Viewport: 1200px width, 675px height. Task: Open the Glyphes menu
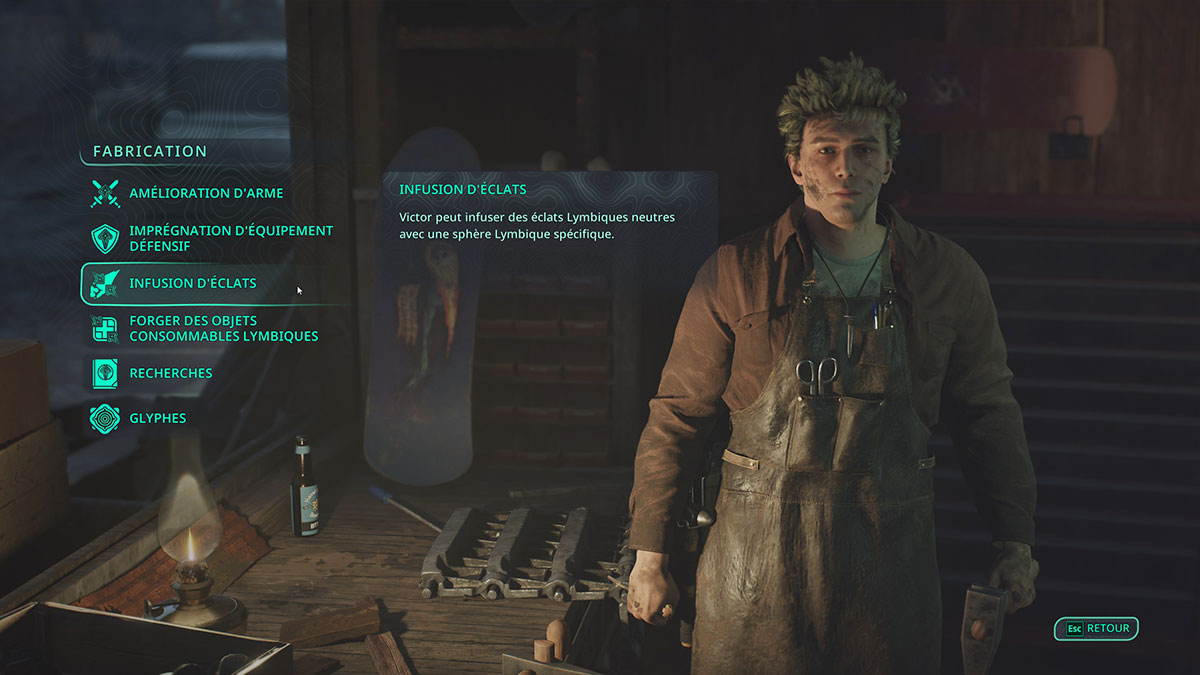(x=157, y=418)
